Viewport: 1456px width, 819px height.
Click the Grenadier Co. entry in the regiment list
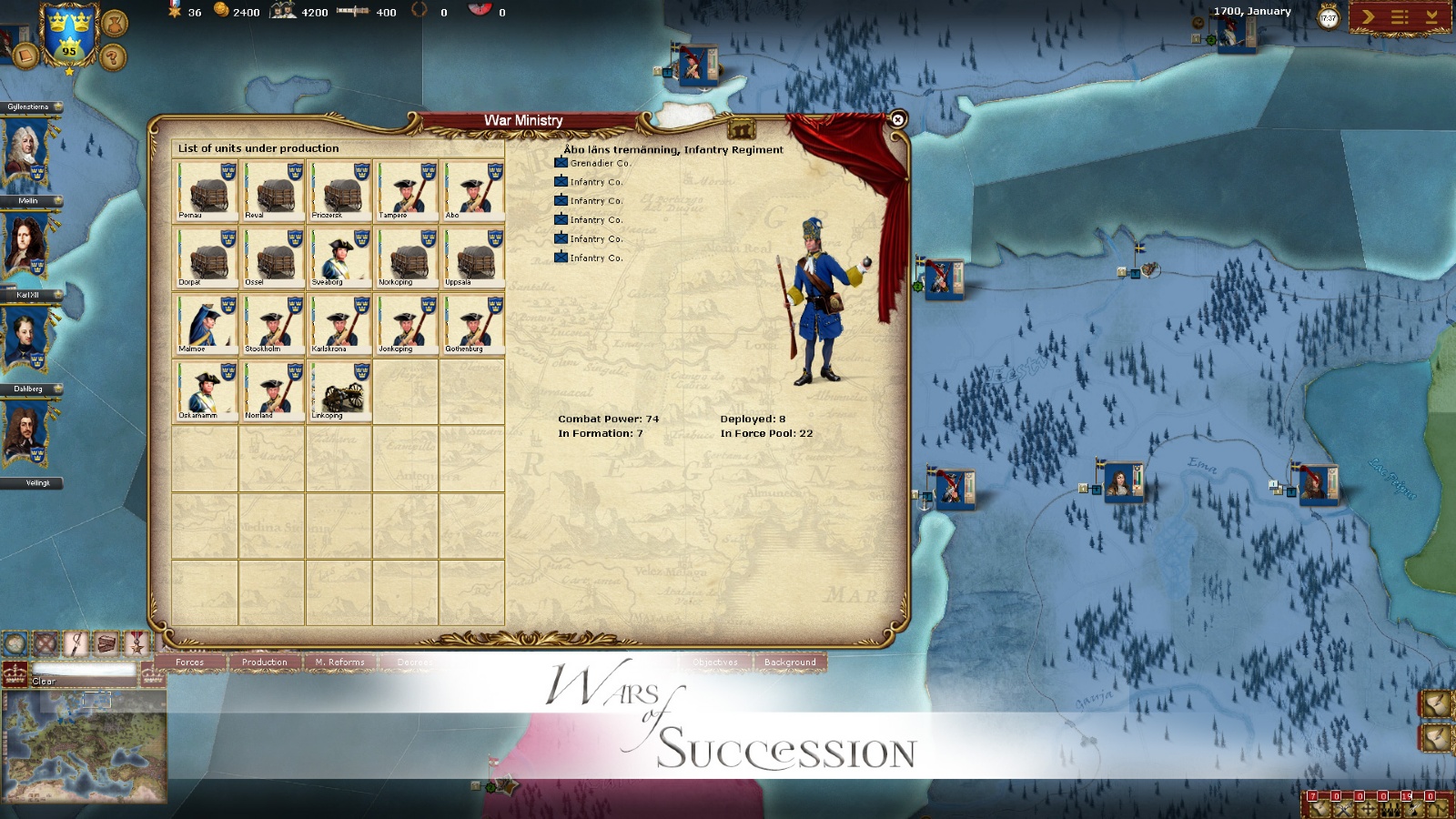(x=600, y=164)
